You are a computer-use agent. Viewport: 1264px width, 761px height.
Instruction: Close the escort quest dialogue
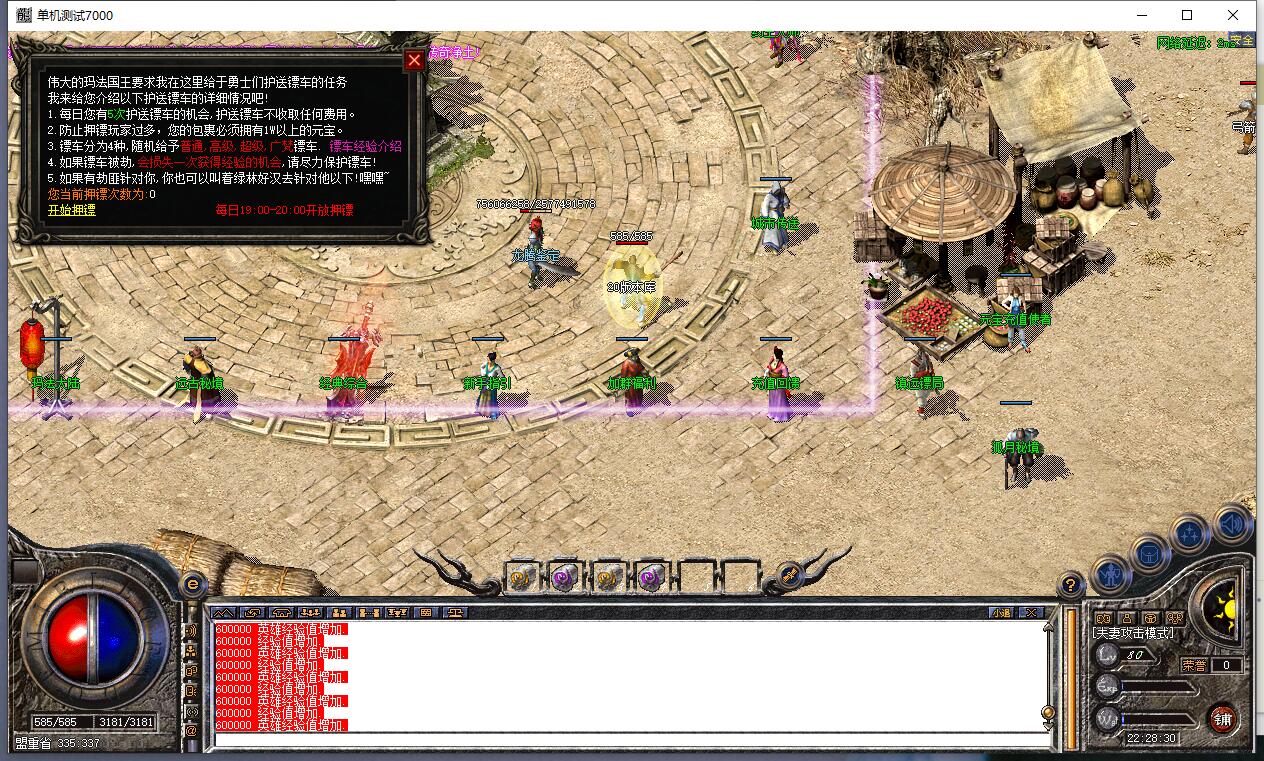coord(414,60)
